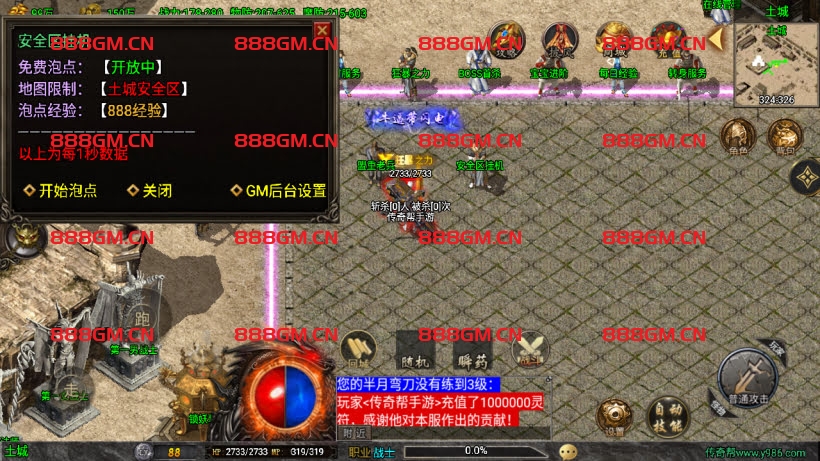Activate the 自动技能 auto-skill button
820x461 pixels.
pyautogui.click(x=665, y=414)
